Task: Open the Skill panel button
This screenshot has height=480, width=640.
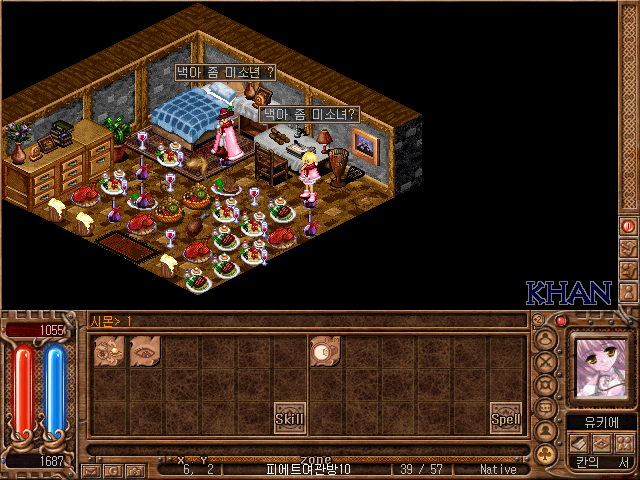Action: tap(290, 418)
